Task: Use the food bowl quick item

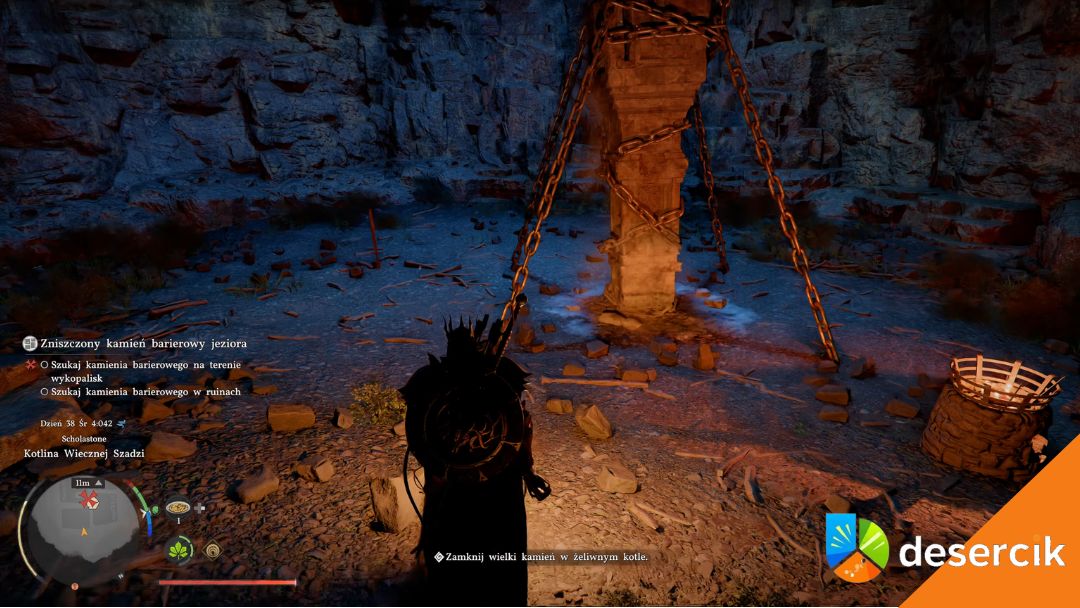Action: pos(178,507)
